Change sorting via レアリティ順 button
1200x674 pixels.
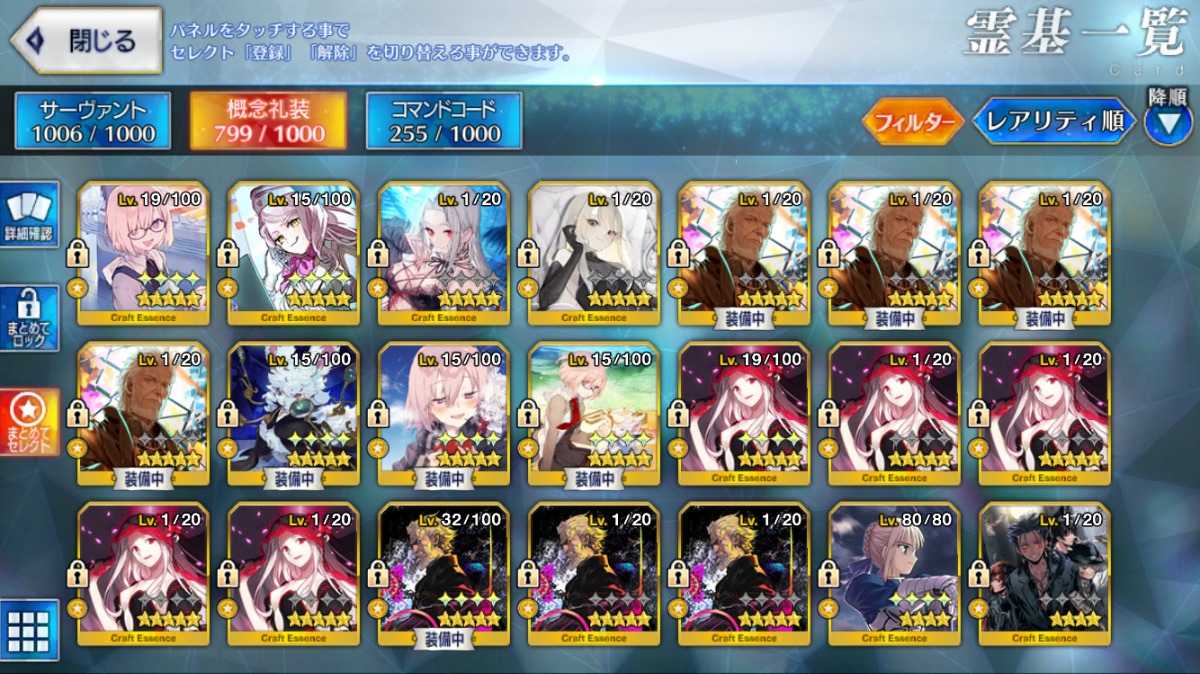click(1055, 122)
